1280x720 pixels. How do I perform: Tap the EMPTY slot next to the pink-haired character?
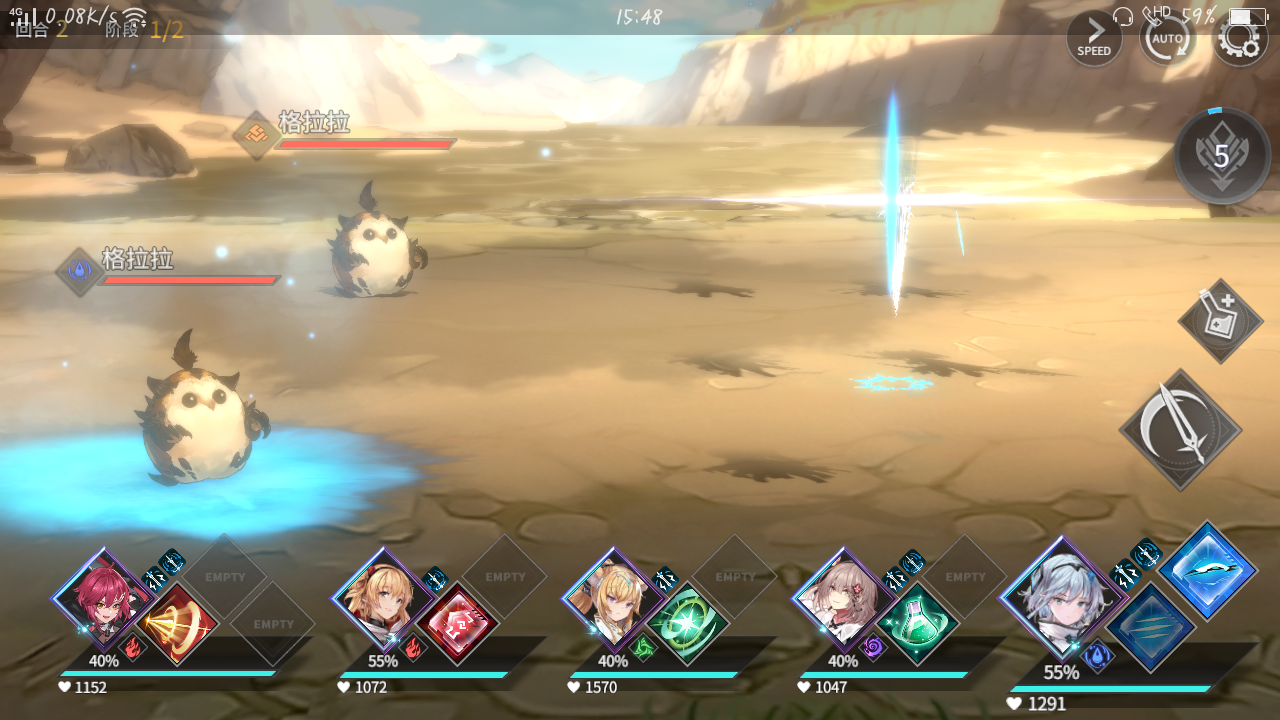click(x=963, y=577)
